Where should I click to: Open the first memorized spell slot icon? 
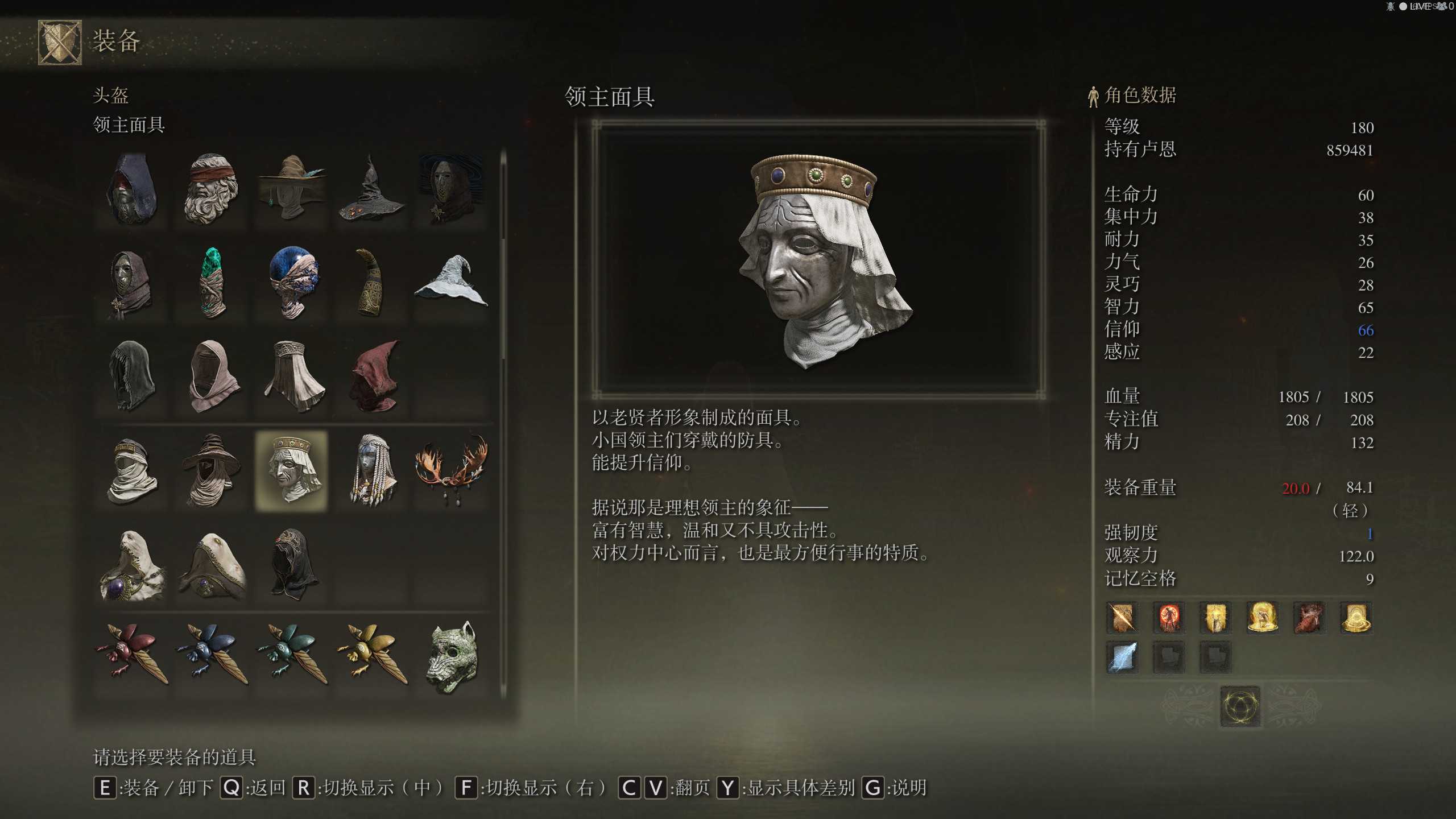[1121, 618]
